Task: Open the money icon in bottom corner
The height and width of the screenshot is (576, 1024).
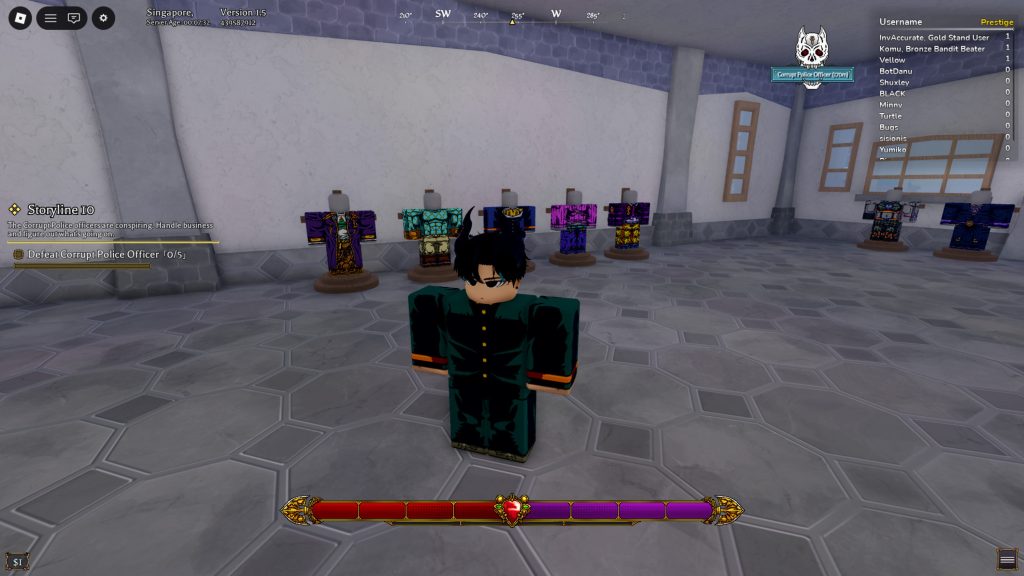Action: tap(17, 562)
